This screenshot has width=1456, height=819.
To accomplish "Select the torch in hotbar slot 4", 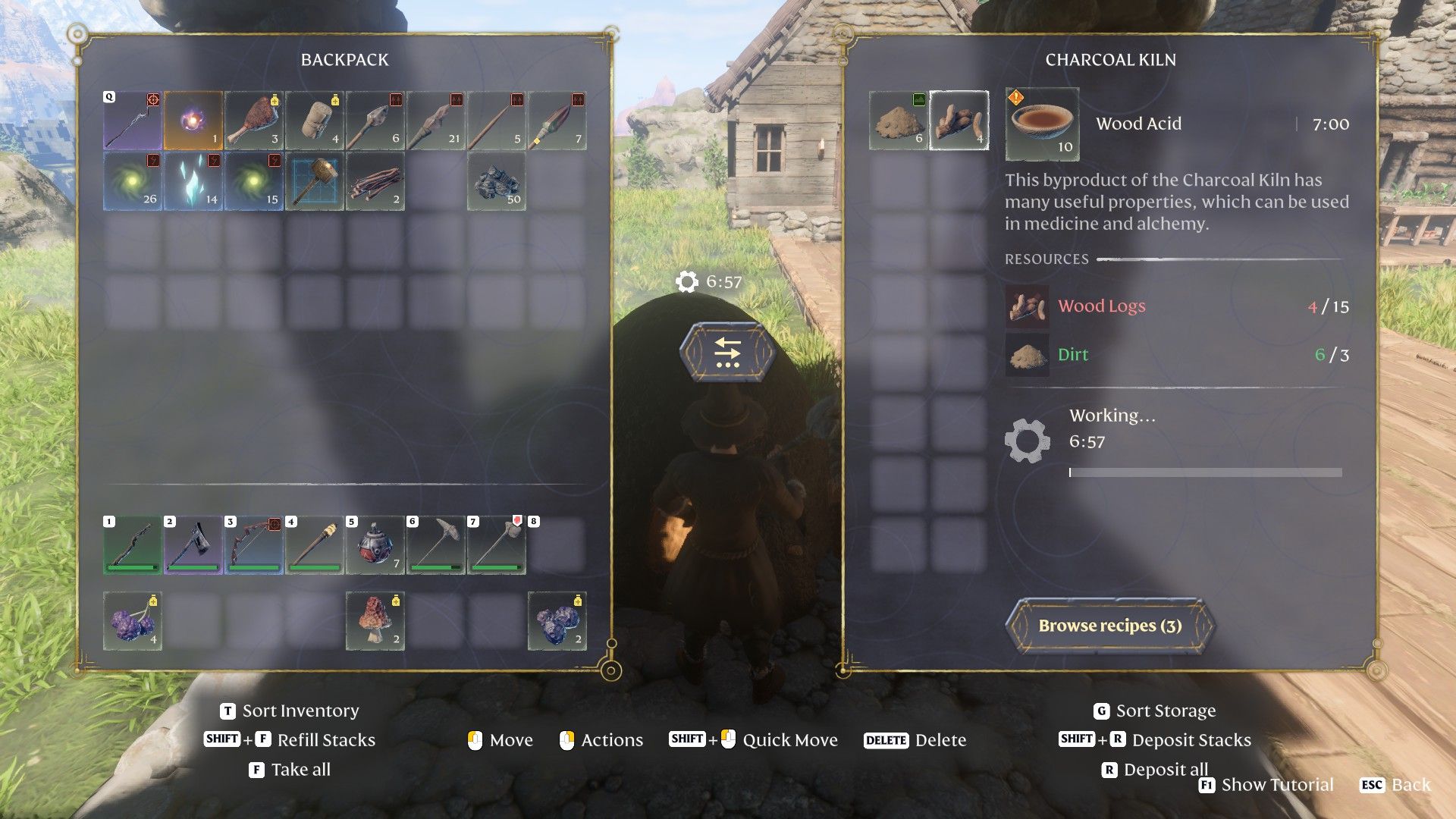I will tap(315, 545).
